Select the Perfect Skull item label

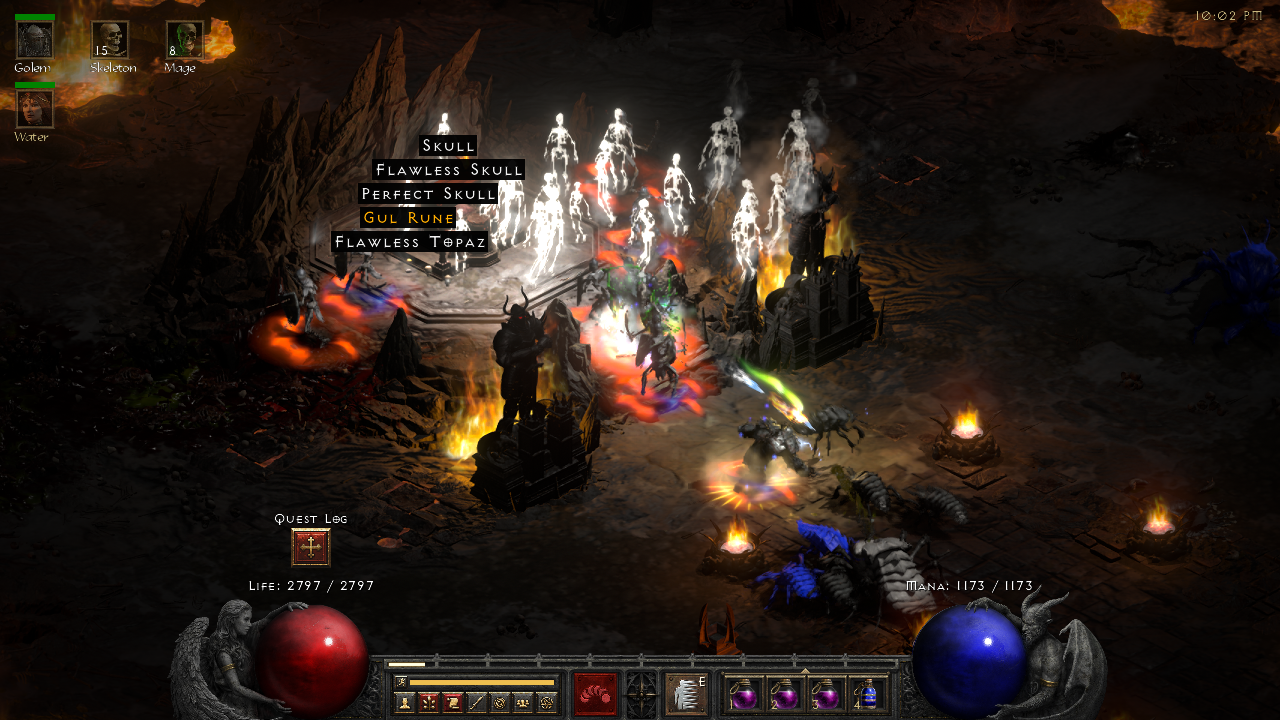coord(428,194)
